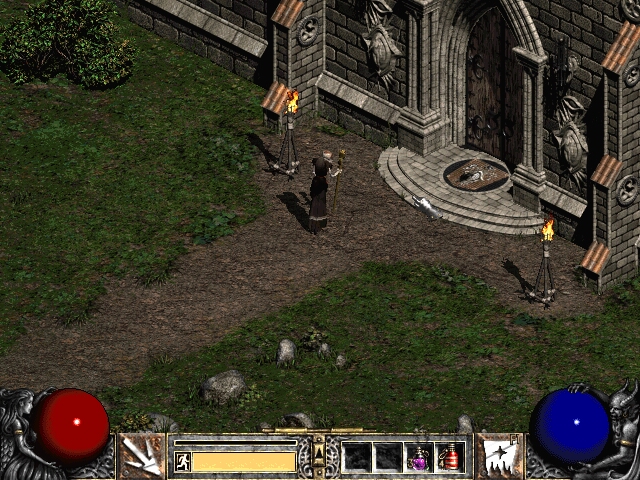Select the left-hand attack skill icon
Screen dimensions: 640x480
[141, 456]
